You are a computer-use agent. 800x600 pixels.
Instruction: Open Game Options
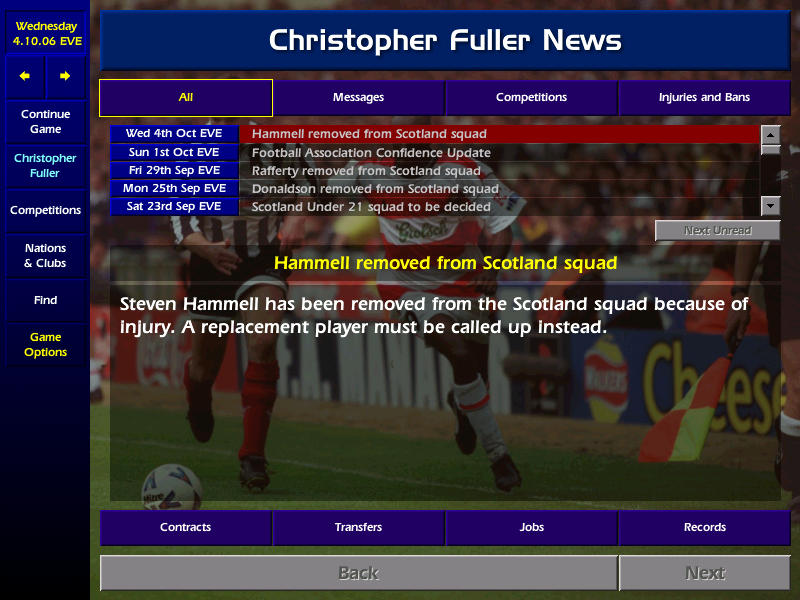[x=45, y=345]
